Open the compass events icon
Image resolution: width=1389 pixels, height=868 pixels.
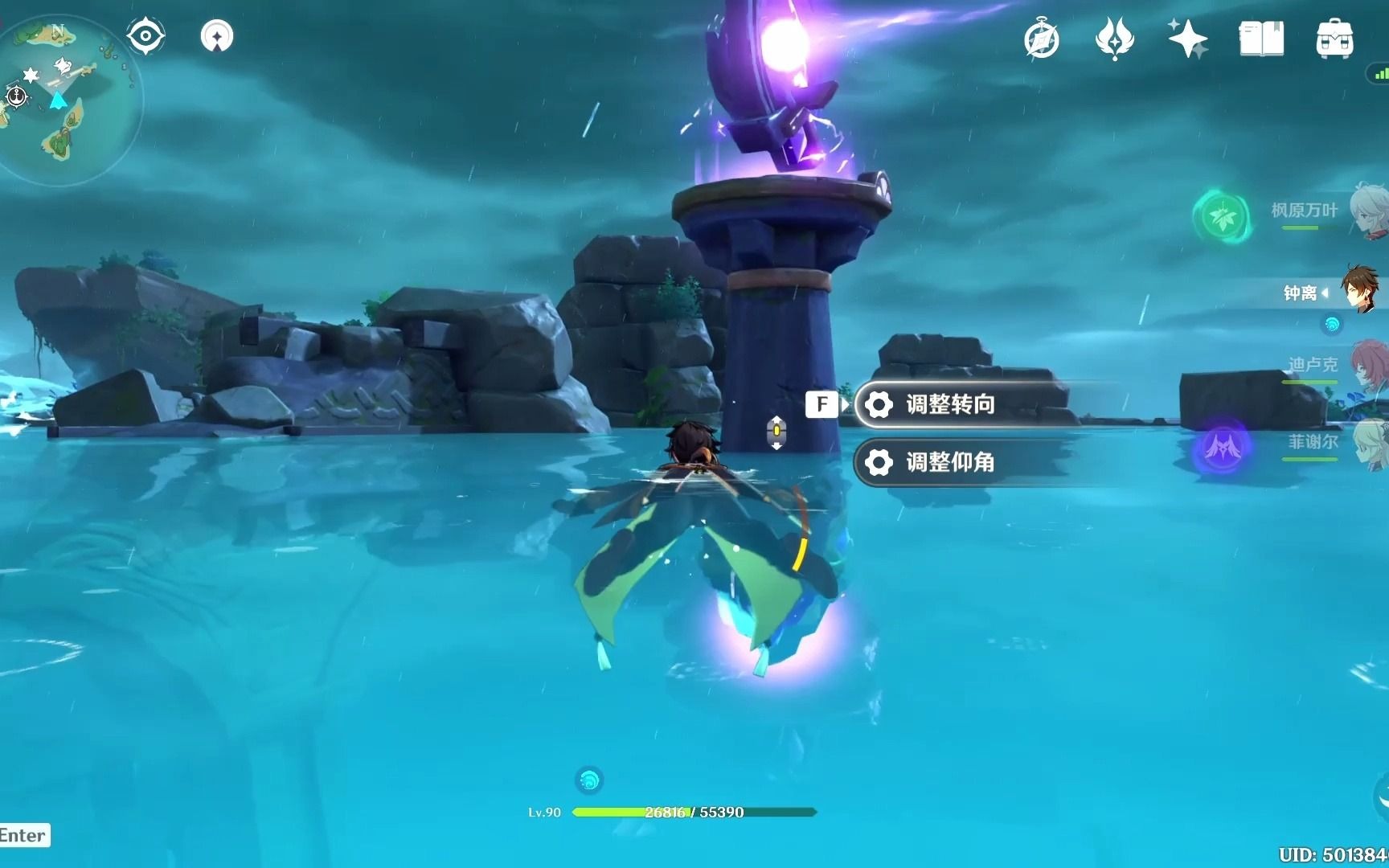pos(1042,39)
